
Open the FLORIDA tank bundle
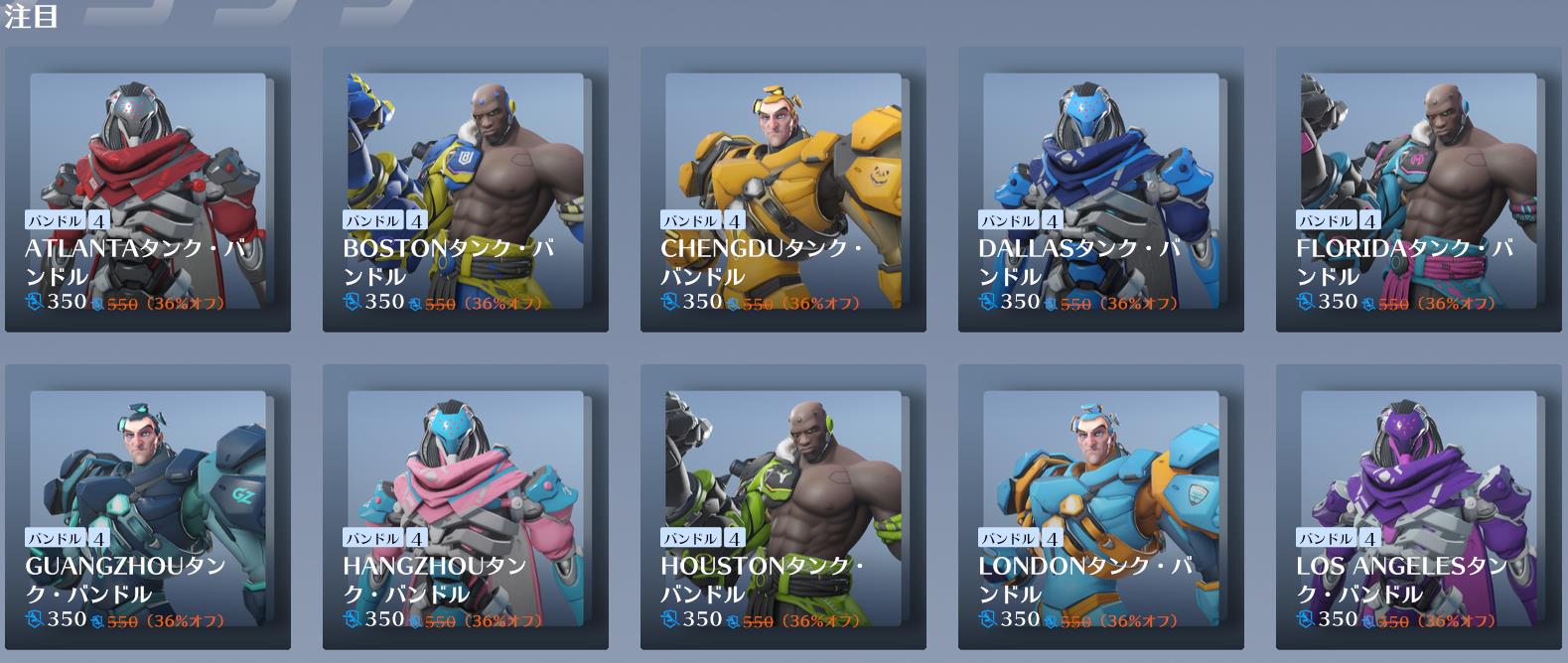point(1419,189)
